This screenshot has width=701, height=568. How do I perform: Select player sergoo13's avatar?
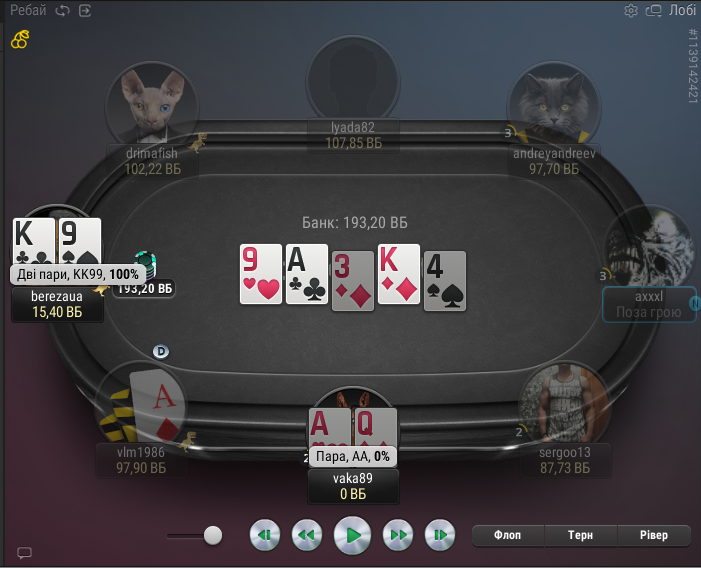pyautogui.click(x=564, y=405)
